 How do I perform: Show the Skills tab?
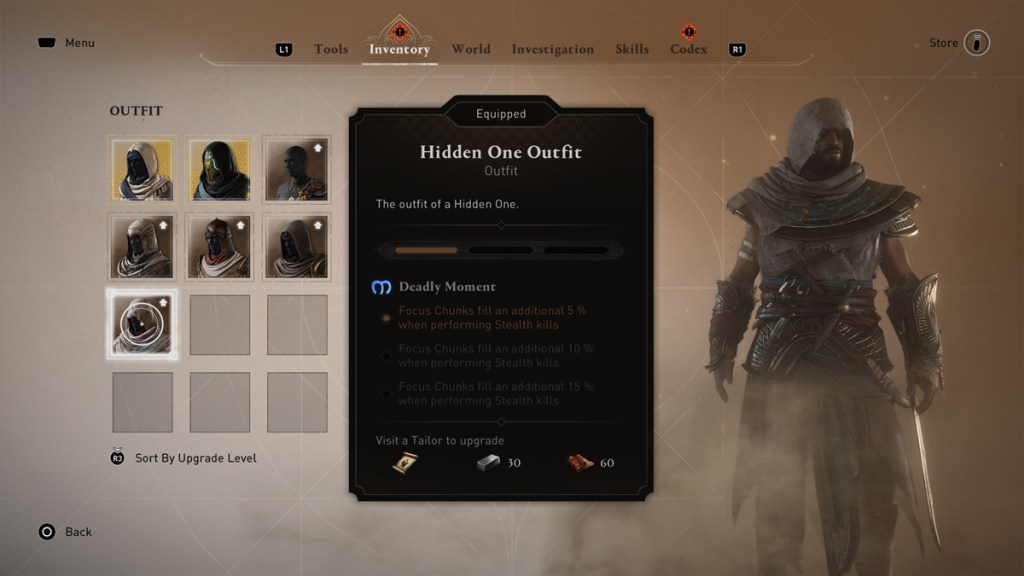[x=632, y=49]
